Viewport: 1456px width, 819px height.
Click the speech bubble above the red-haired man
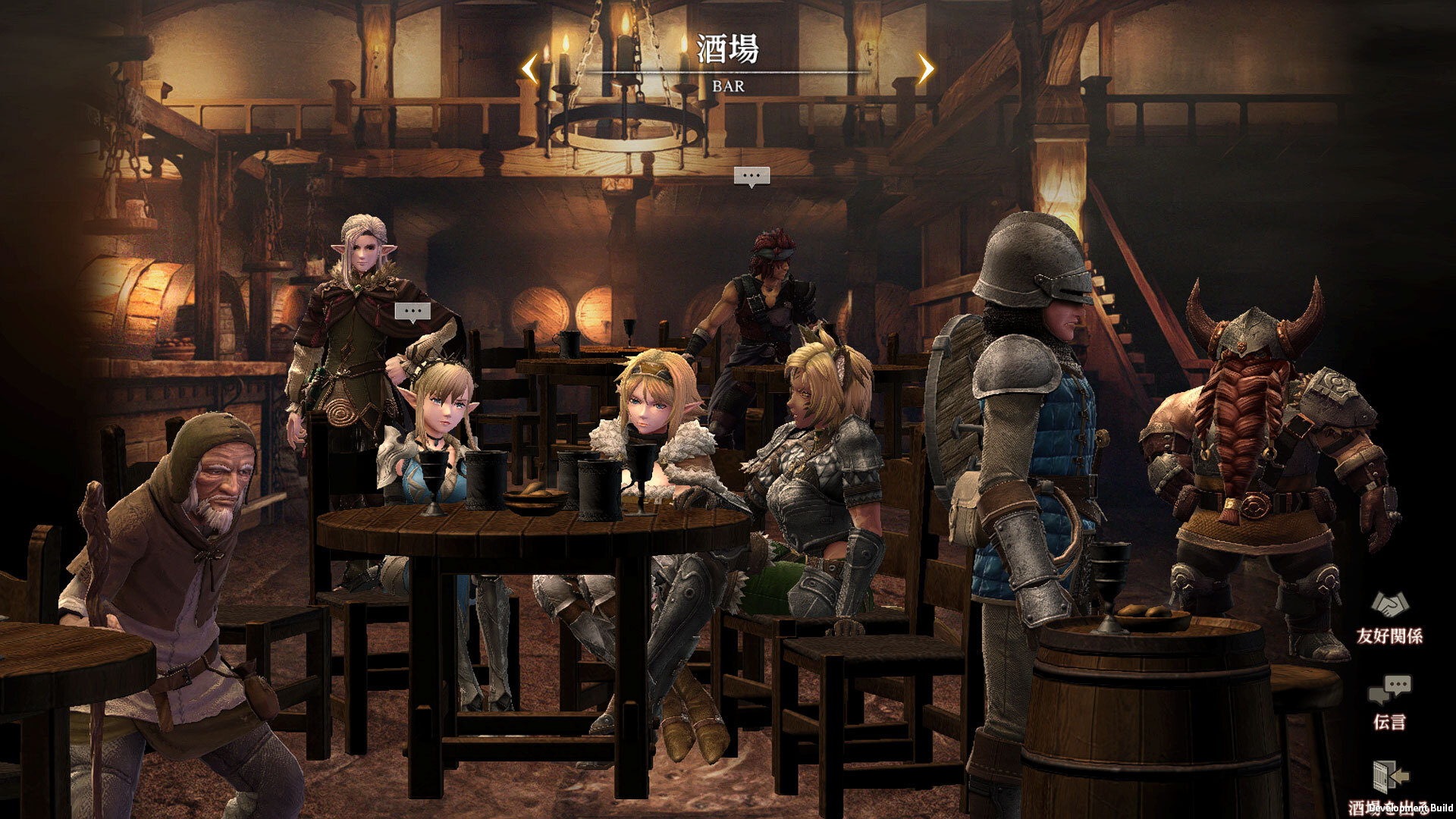pyautogui.click(x=752, y=177)
